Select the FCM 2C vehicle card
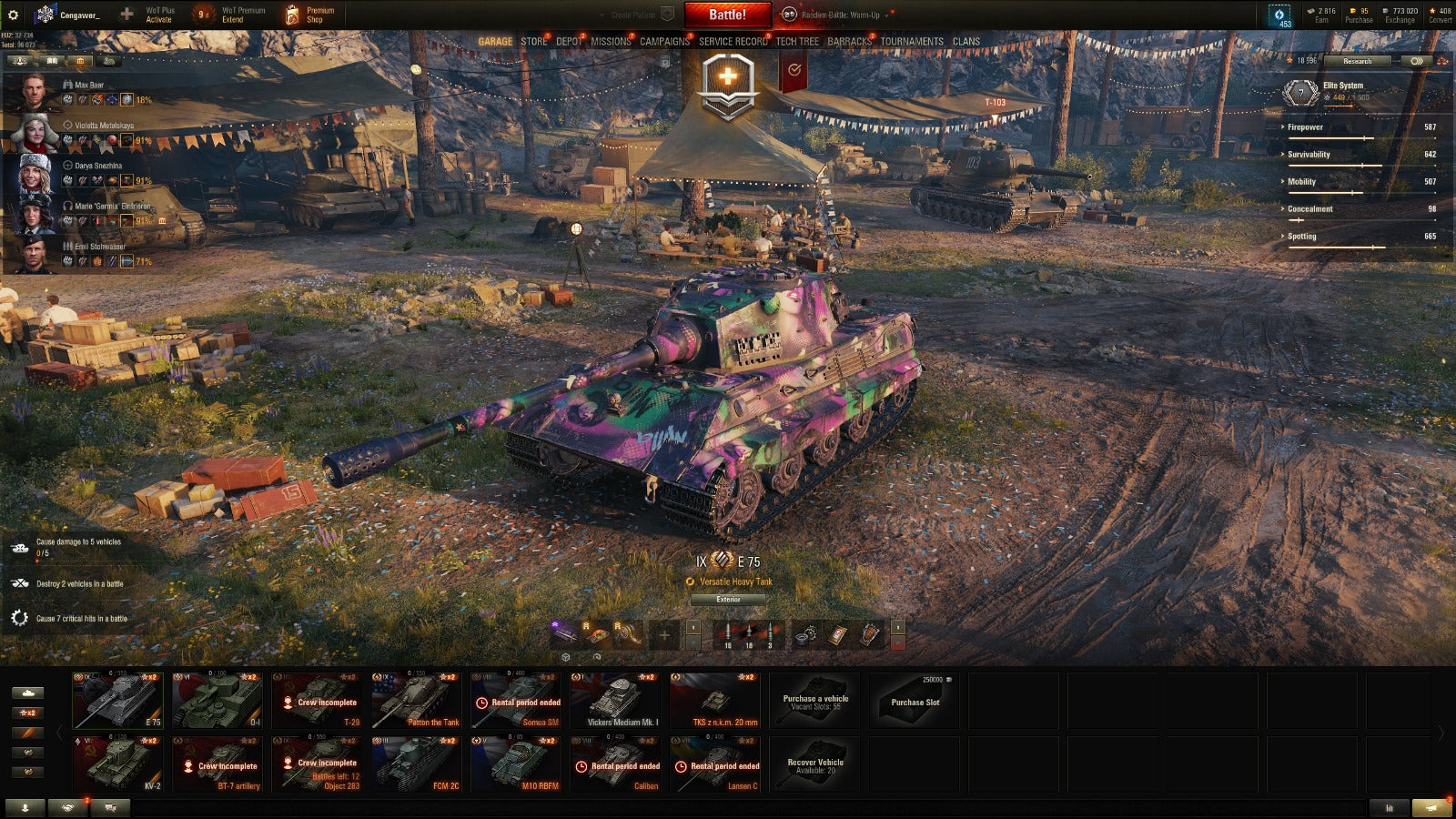The width and height of the screenshot is (1456, 819). [417, 763]
